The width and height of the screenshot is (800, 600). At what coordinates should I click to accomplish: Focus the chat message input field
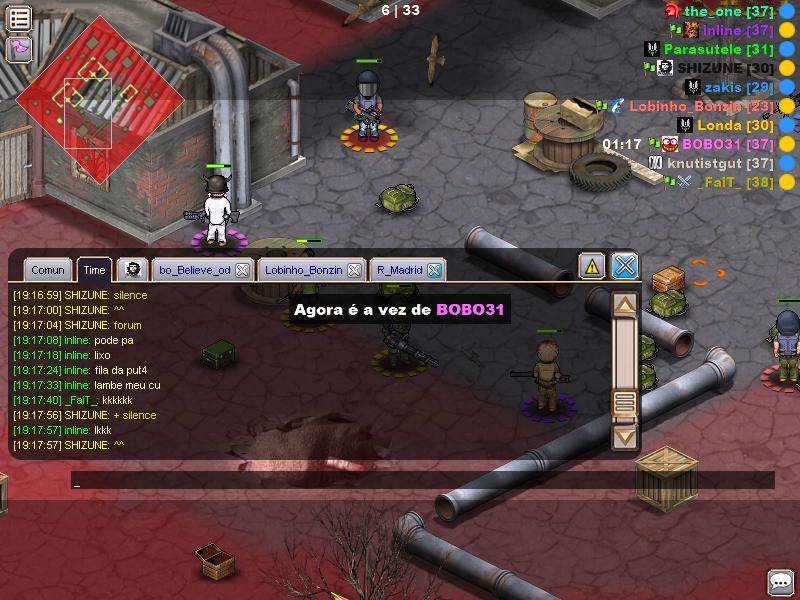point(420,481)
